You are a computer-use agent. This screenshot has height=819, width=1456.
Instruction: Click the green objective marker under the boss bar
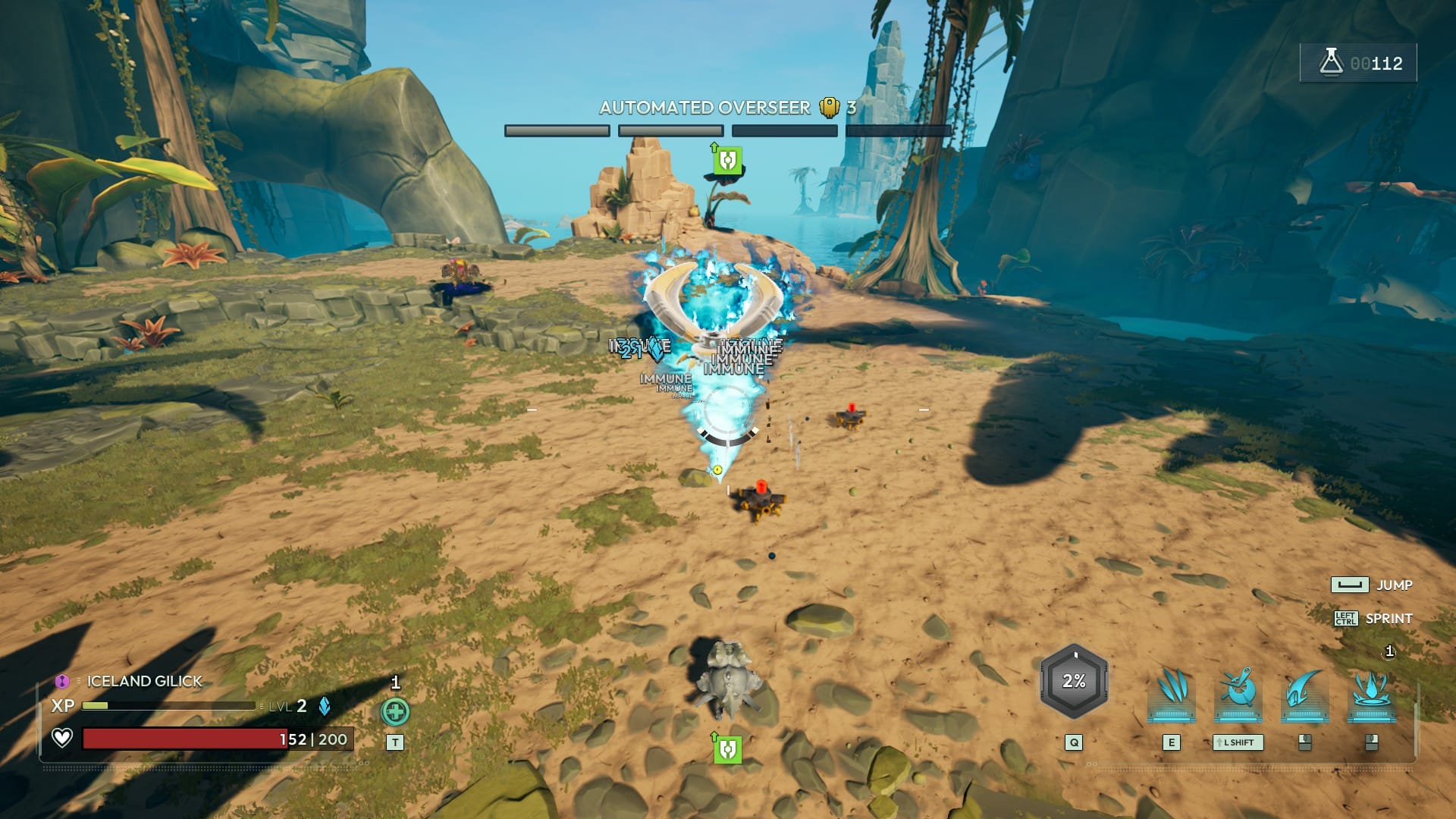(727, 160)
